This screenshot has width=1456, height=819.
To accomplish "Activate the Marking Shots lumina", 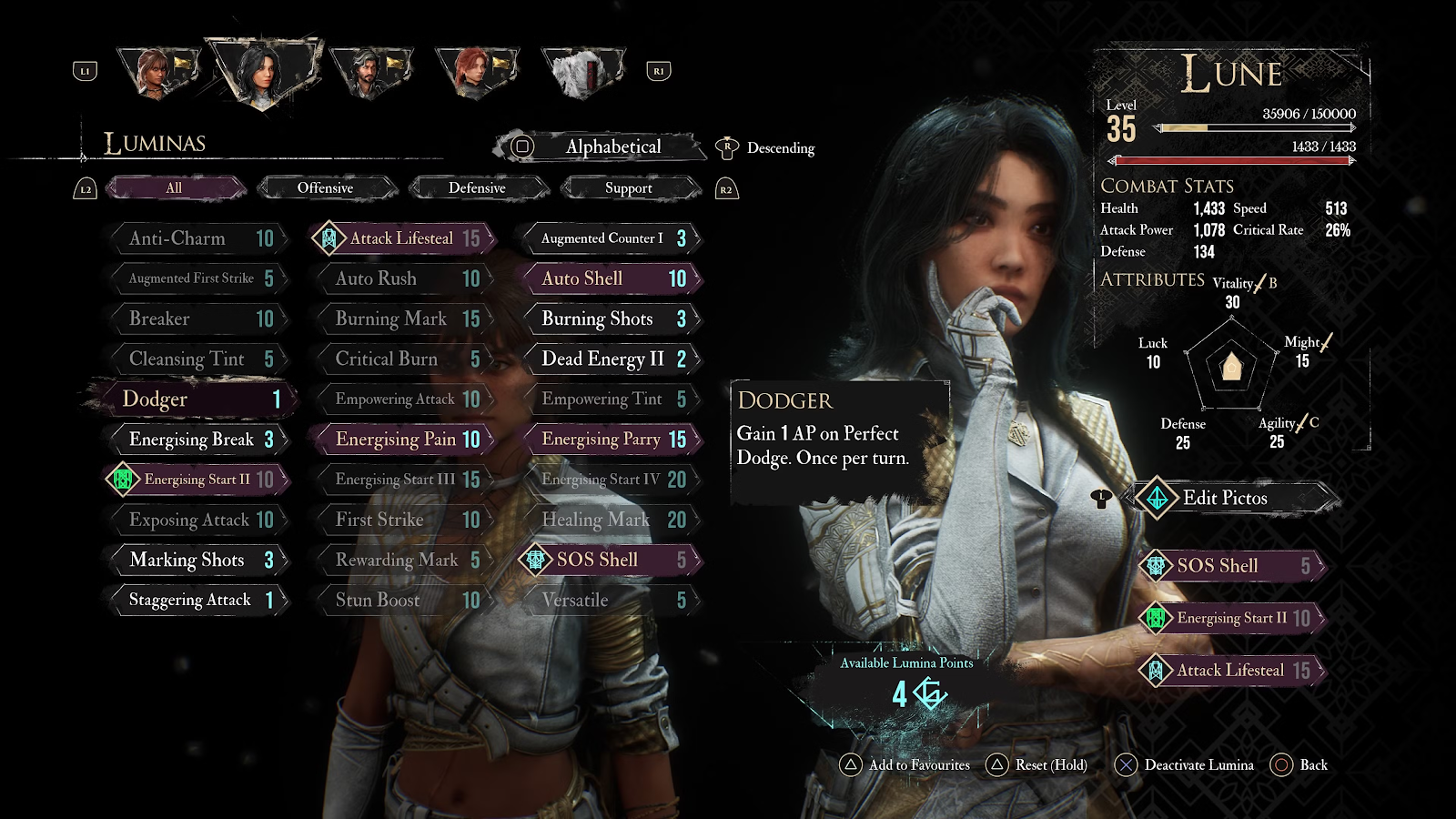I will (x=197, y=561).
